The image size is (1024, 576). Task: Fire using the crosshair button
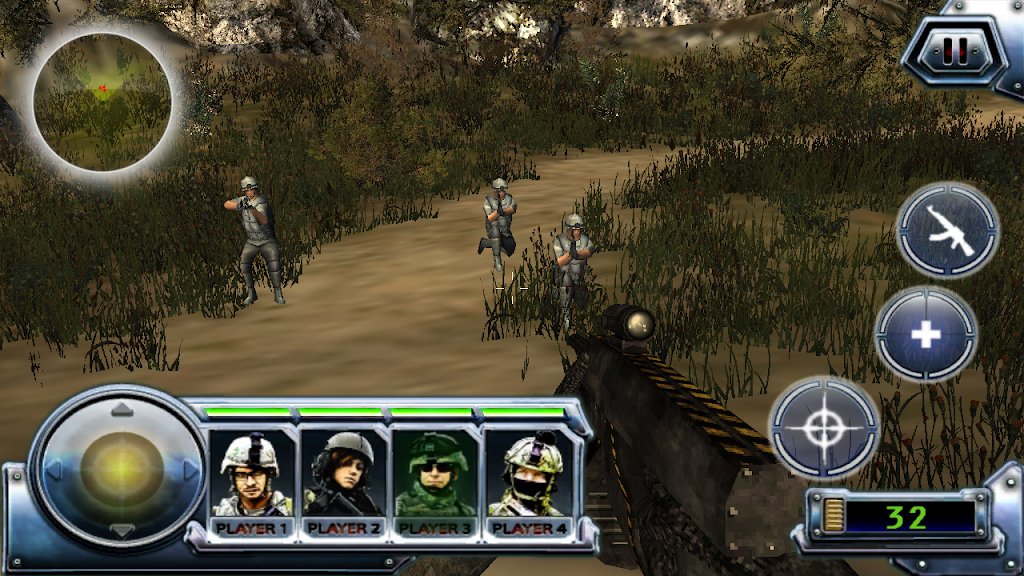823,427
